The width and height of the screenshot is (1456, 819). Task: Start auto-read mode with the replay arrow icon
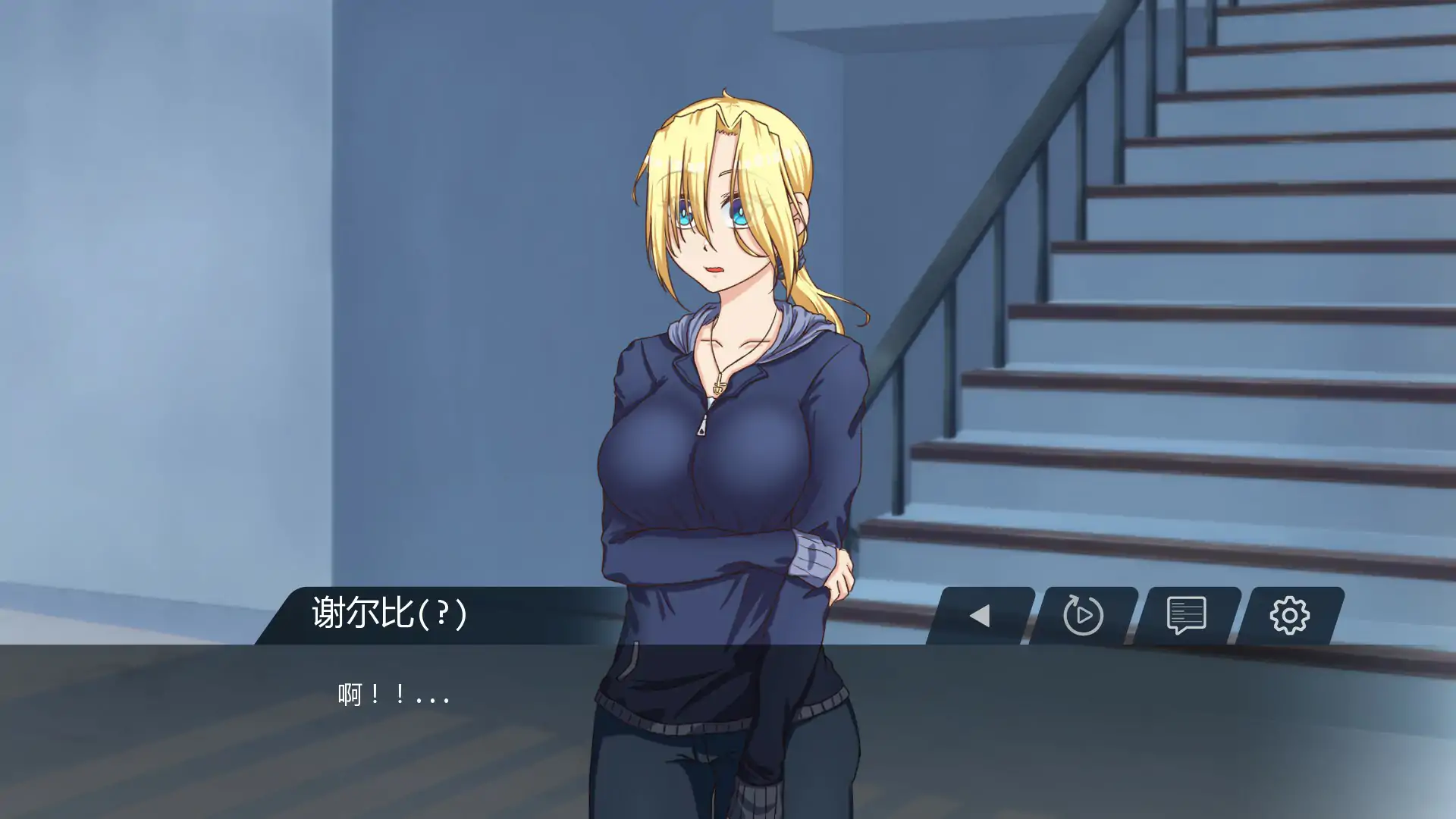(1084, 617)
